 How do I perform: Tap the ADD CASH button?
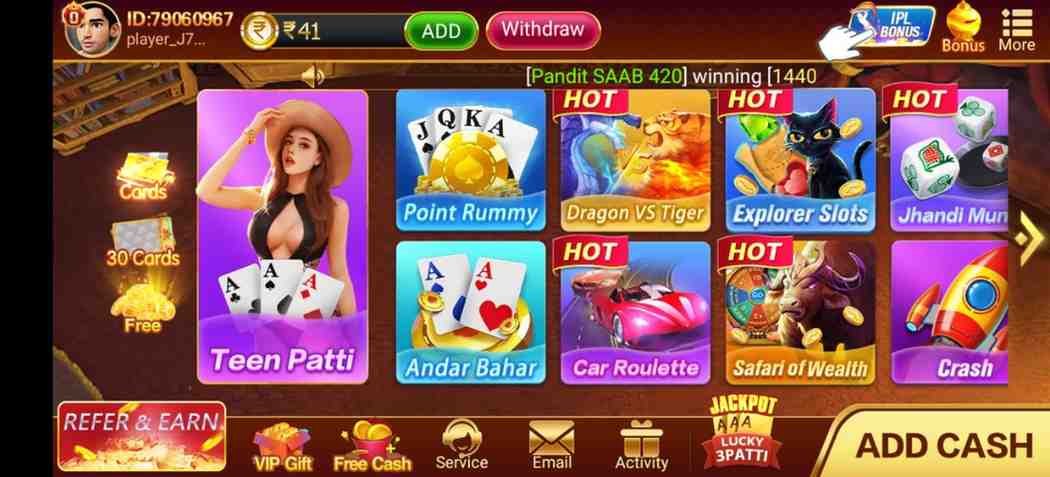(942, 445)
